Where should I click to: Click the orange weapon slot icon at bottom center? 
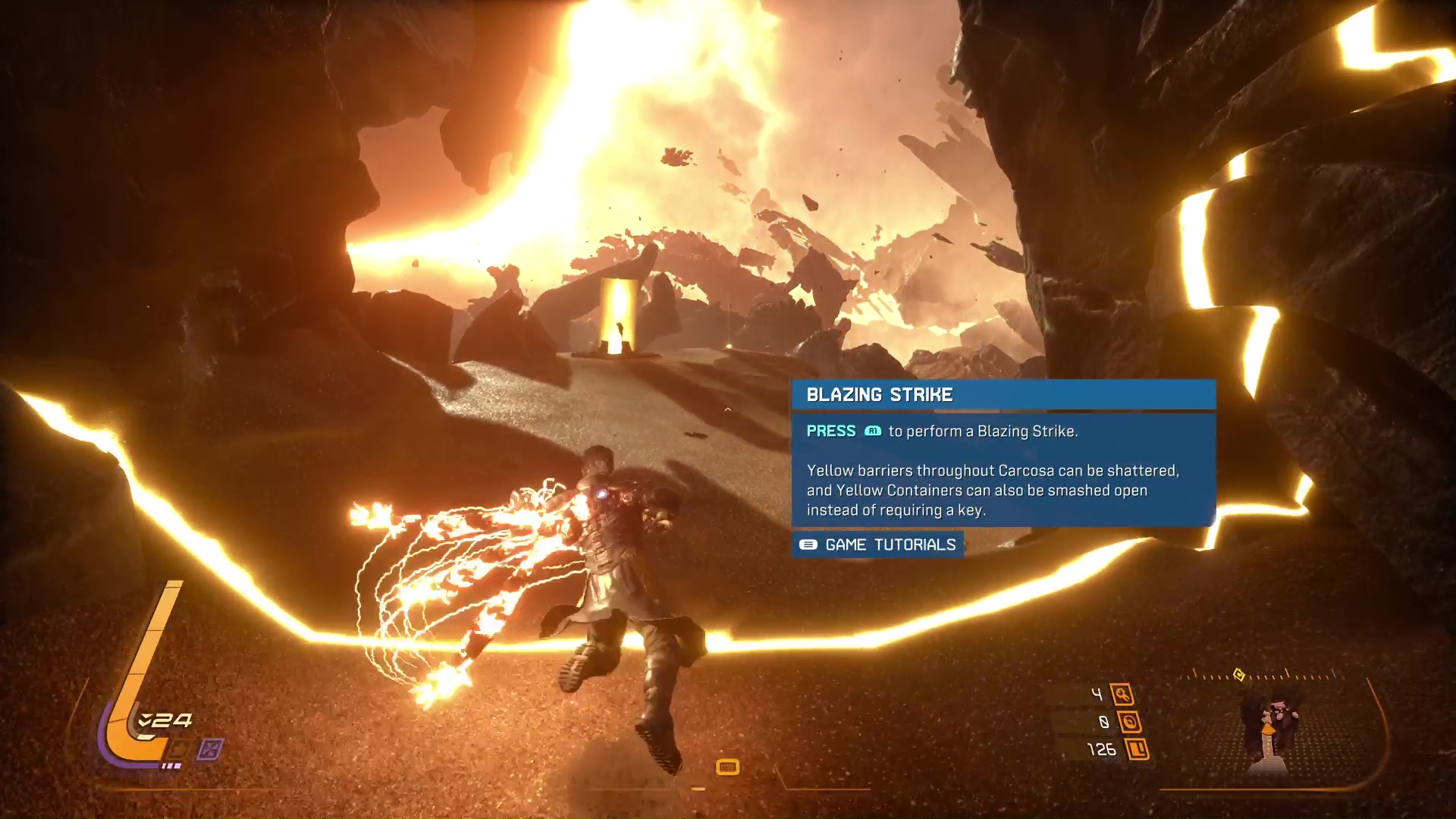click(727, 767)
